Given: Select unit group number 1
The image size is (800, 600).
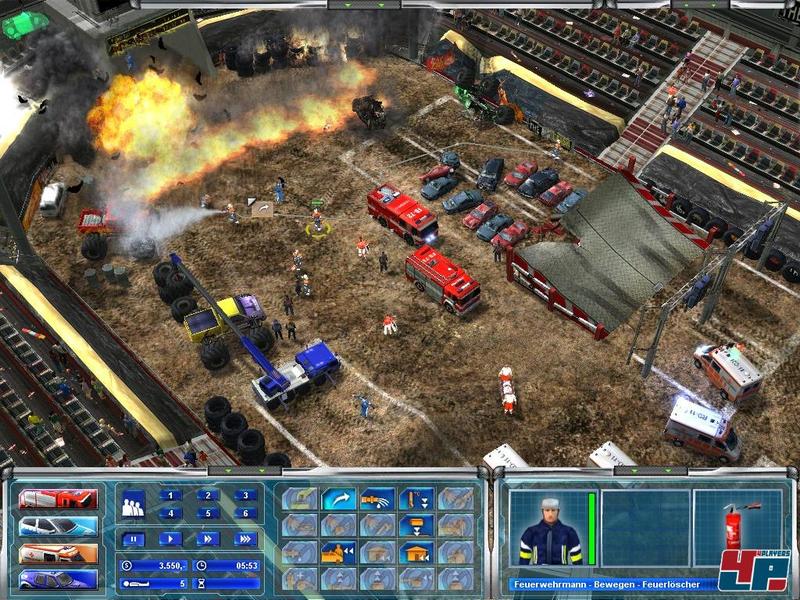Looking at the screenshot, I should 170,495.
